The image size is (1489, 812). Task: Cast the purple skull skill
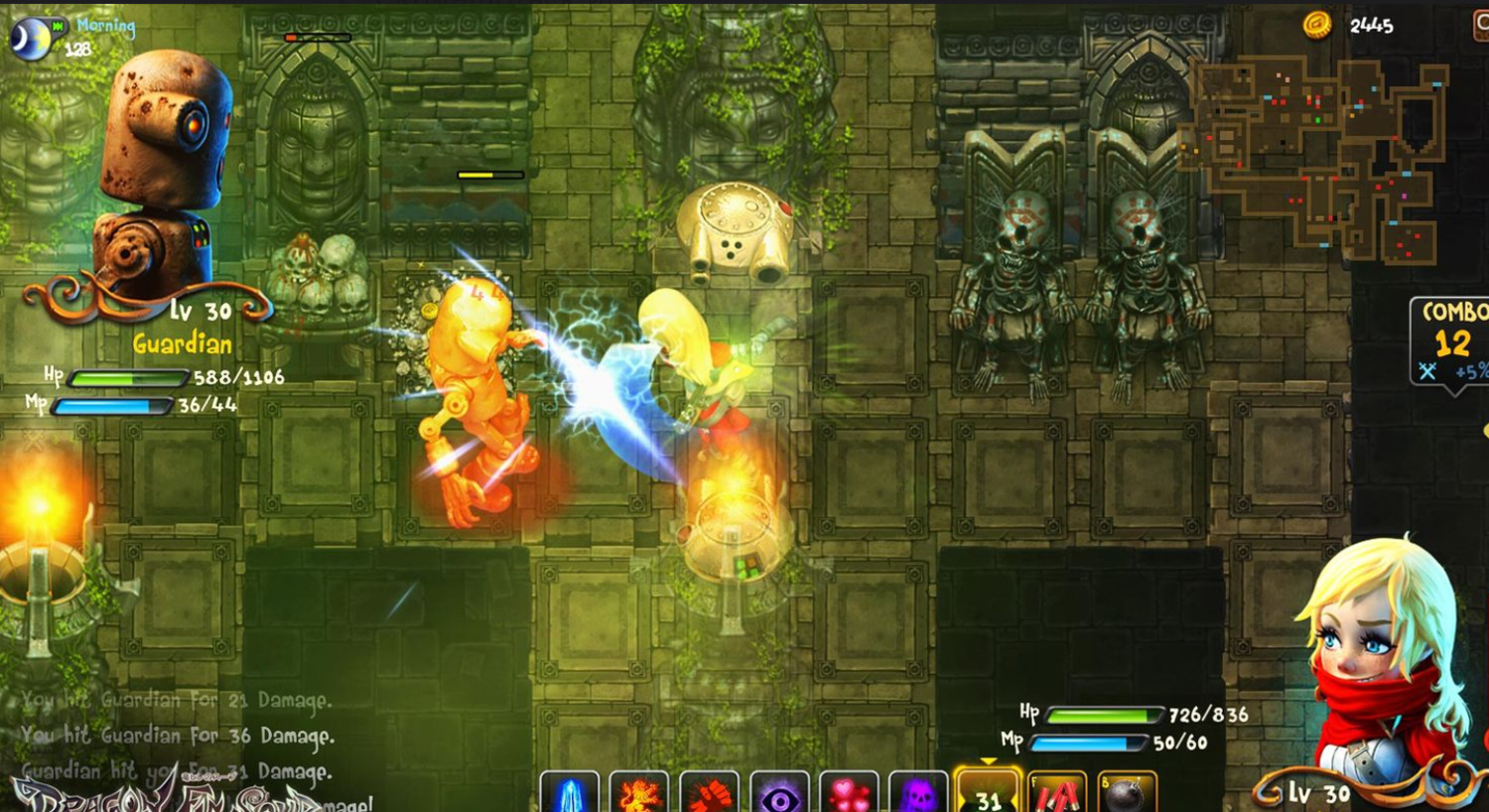pyautogui.click(x=918, y=792)
